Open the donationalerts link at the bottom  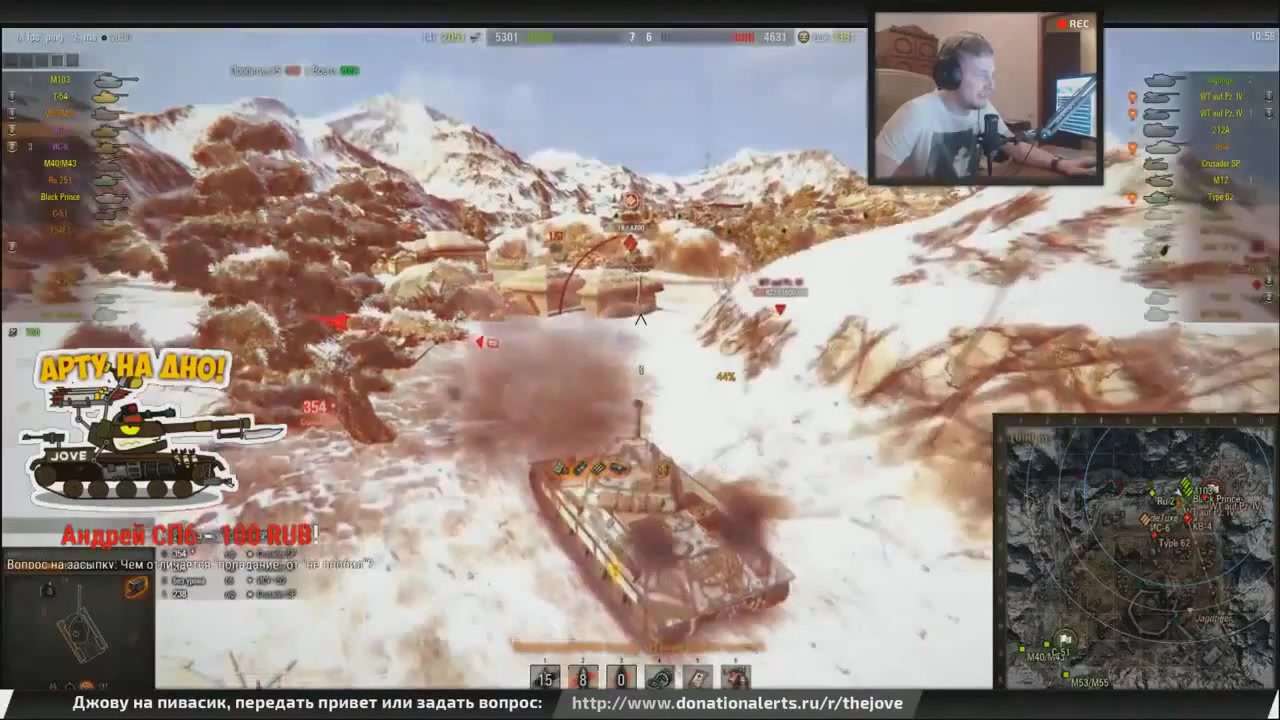coord(738,703)
